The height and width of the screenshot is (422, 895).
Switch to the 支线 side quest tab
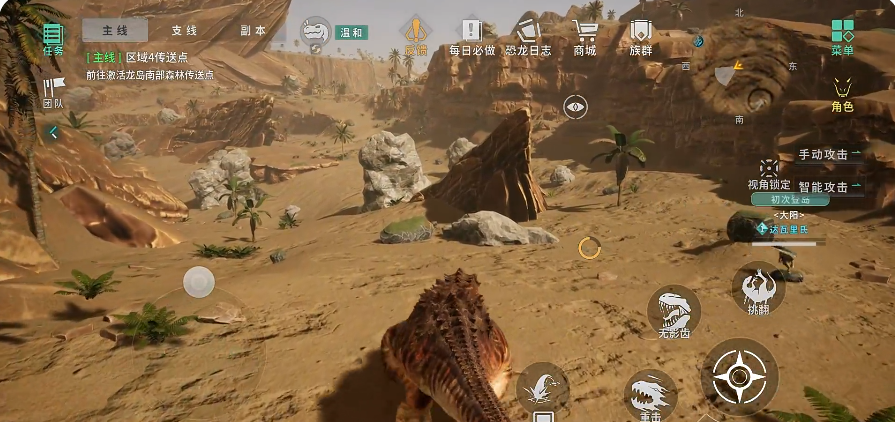coord(184,31)
